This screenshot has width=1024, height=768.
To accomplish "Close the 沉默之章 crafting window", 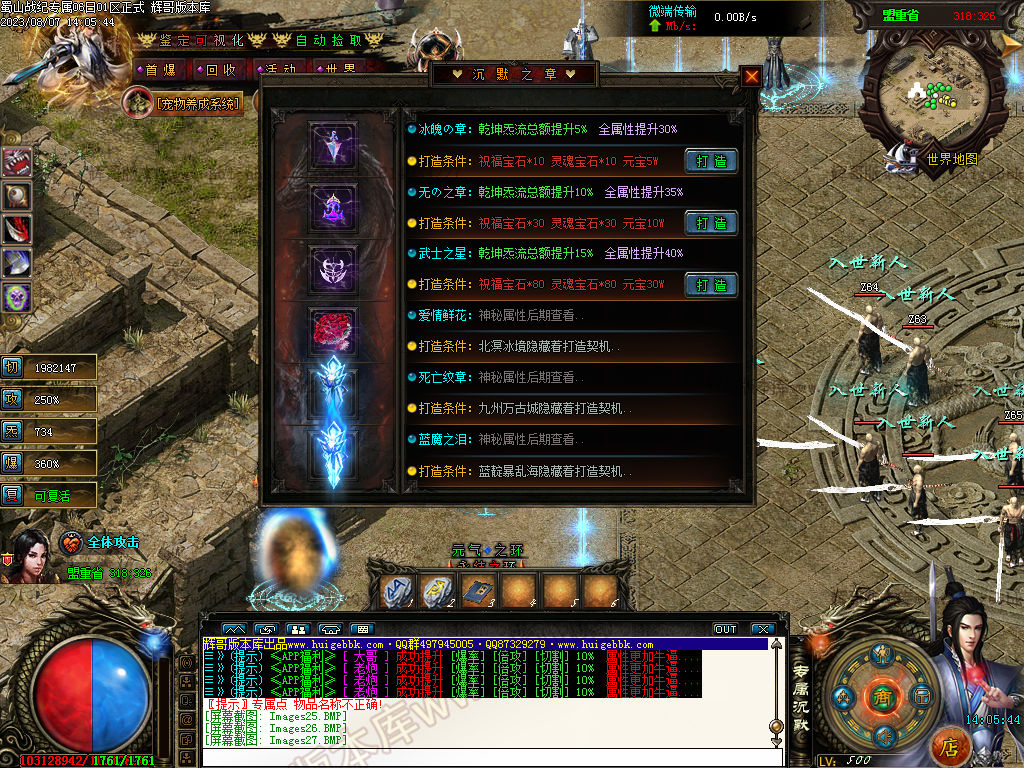I will coord(751,76).
